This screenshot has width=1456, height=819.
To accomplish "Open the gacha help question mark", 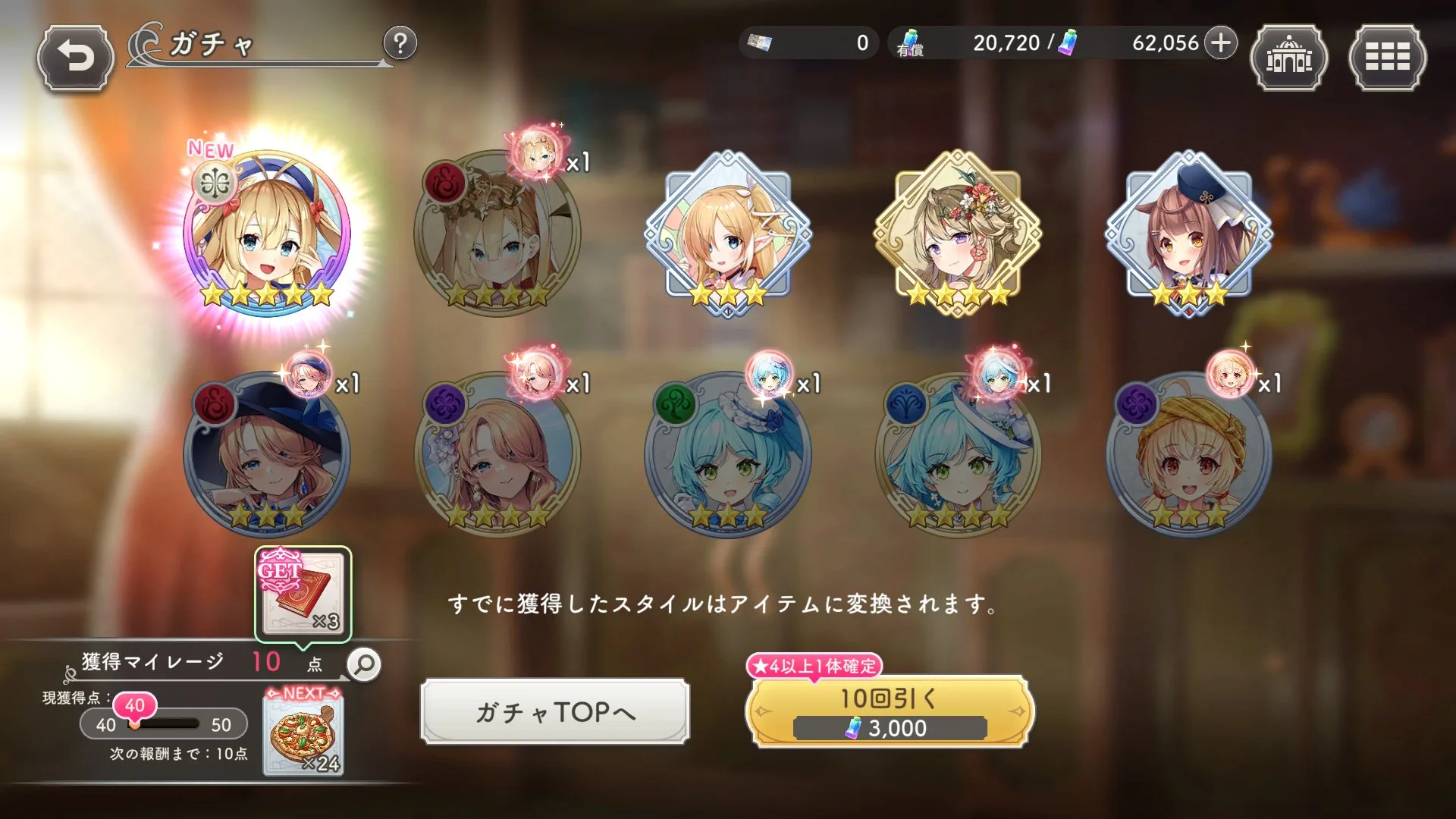I will tap(400, 44).
